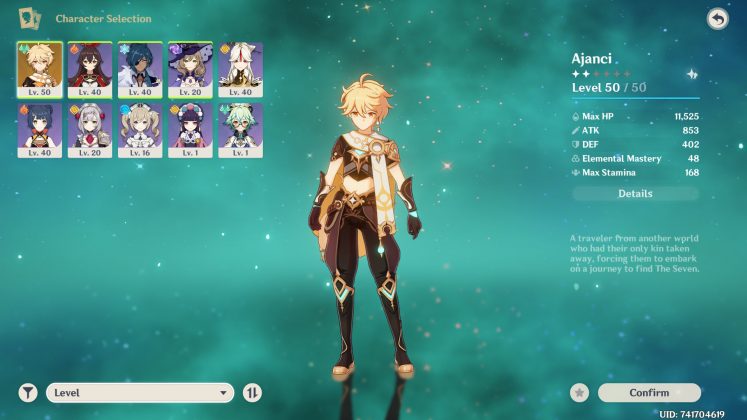Toggle the sort order arrows

click(x=253, y=393)
